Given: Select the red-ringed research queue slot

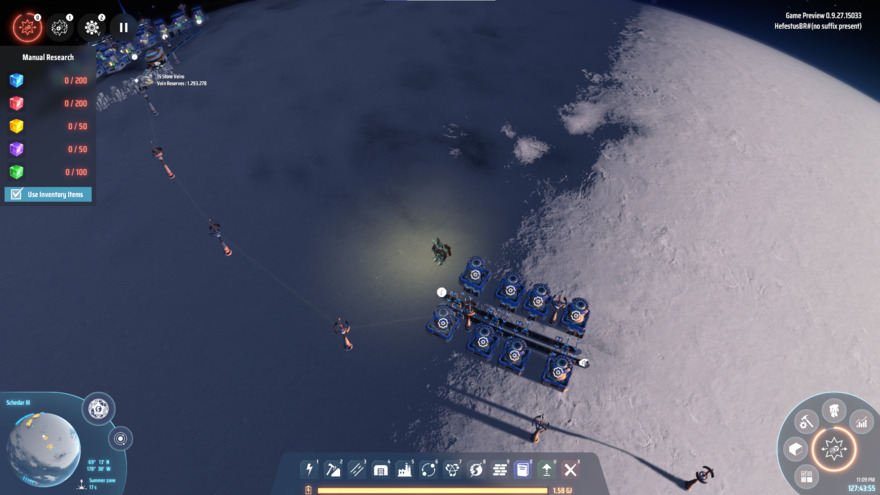Looking at the screenshot, I should (x=27, y=27).
